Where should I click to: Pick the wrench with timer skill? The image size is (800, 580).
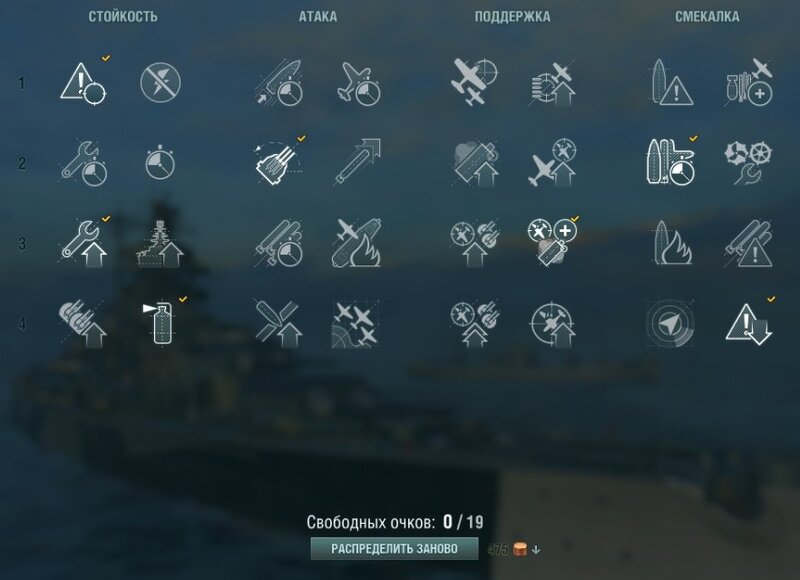click(x=84, y=160)
